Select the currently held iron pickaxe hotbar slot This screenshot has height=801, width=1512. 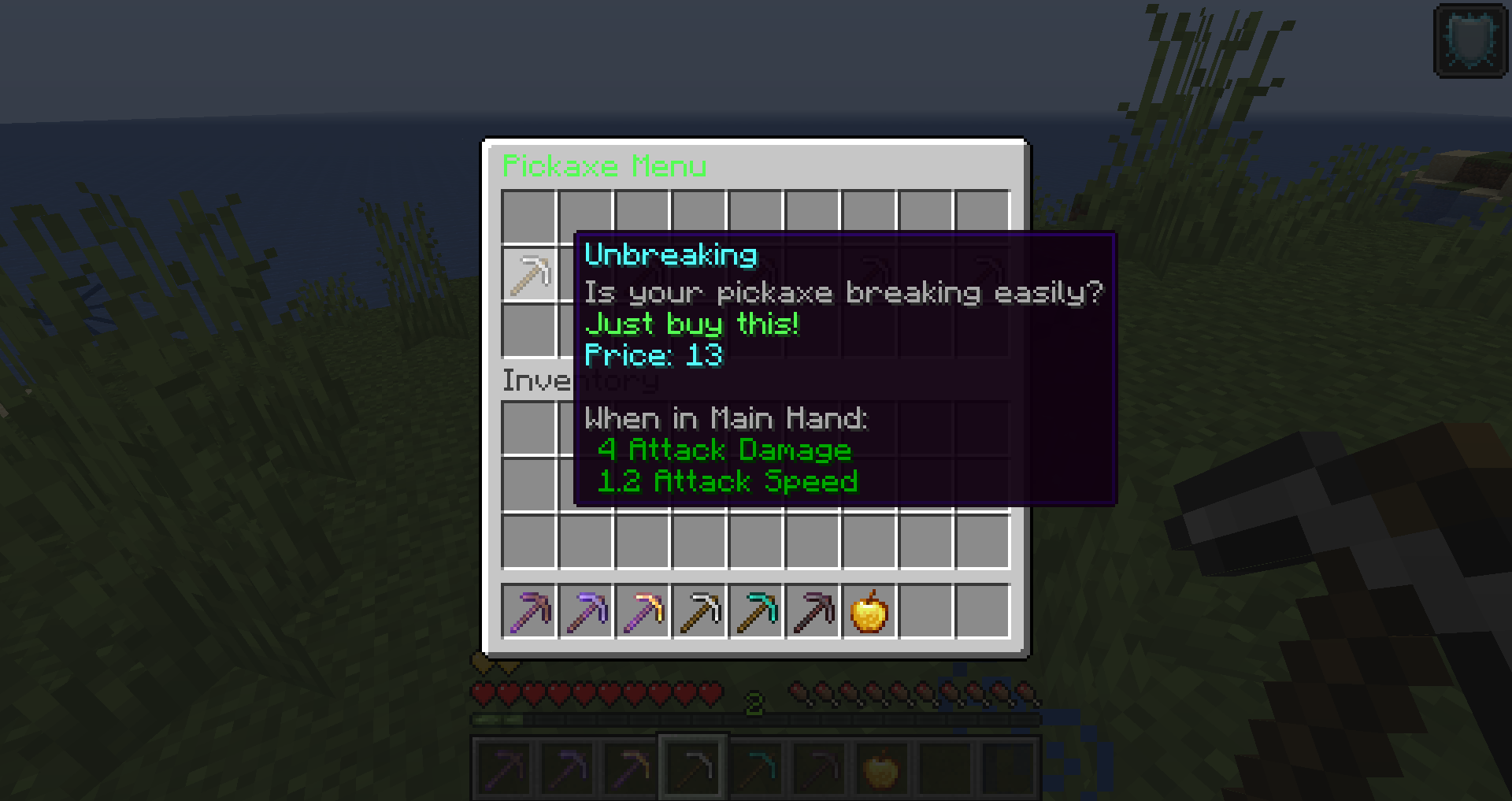click(693, 766)
